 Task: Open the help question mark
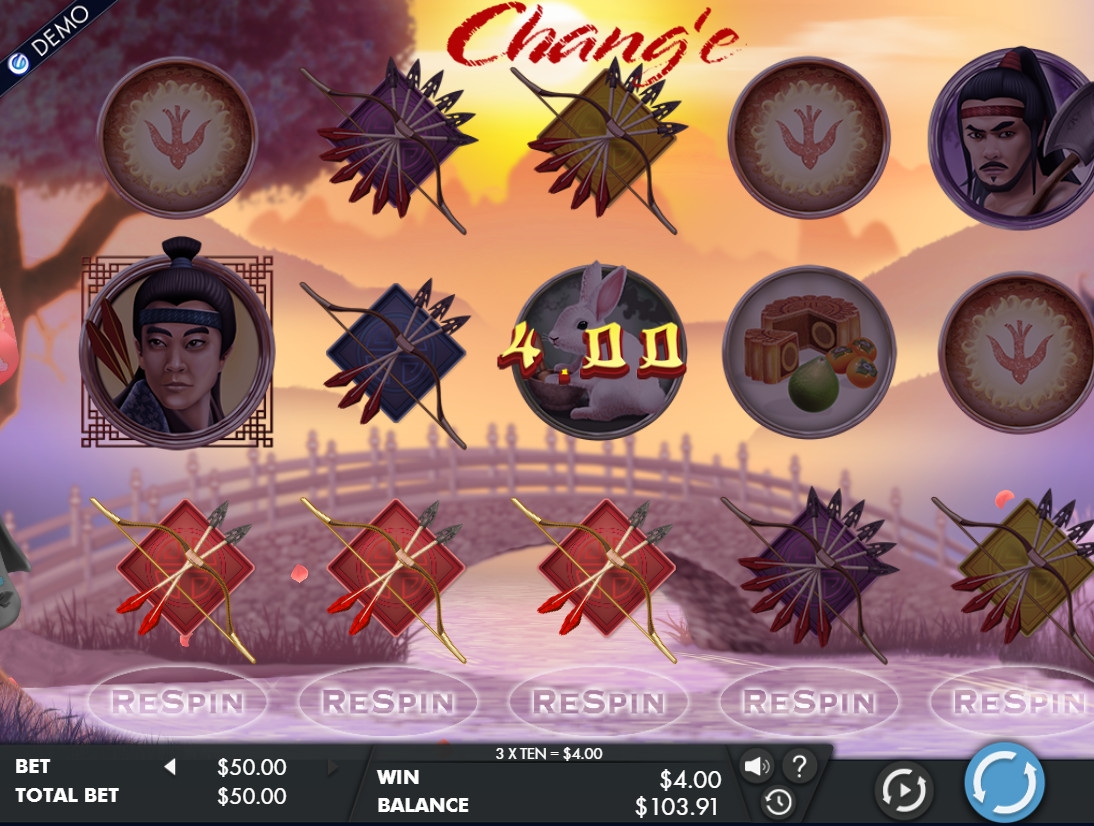[799, 767]
